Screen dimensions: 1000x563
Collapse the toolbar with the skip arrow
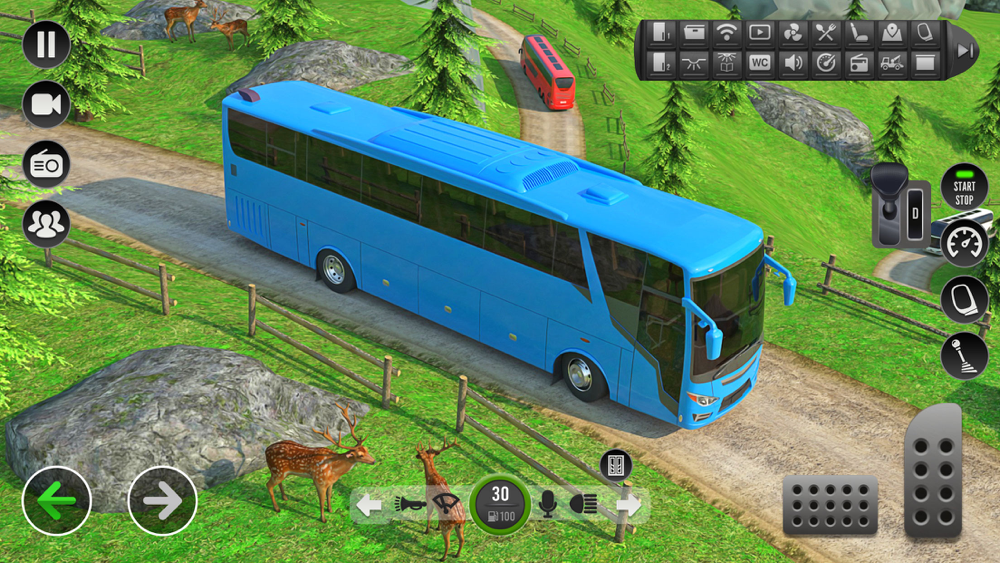point(964,50)
